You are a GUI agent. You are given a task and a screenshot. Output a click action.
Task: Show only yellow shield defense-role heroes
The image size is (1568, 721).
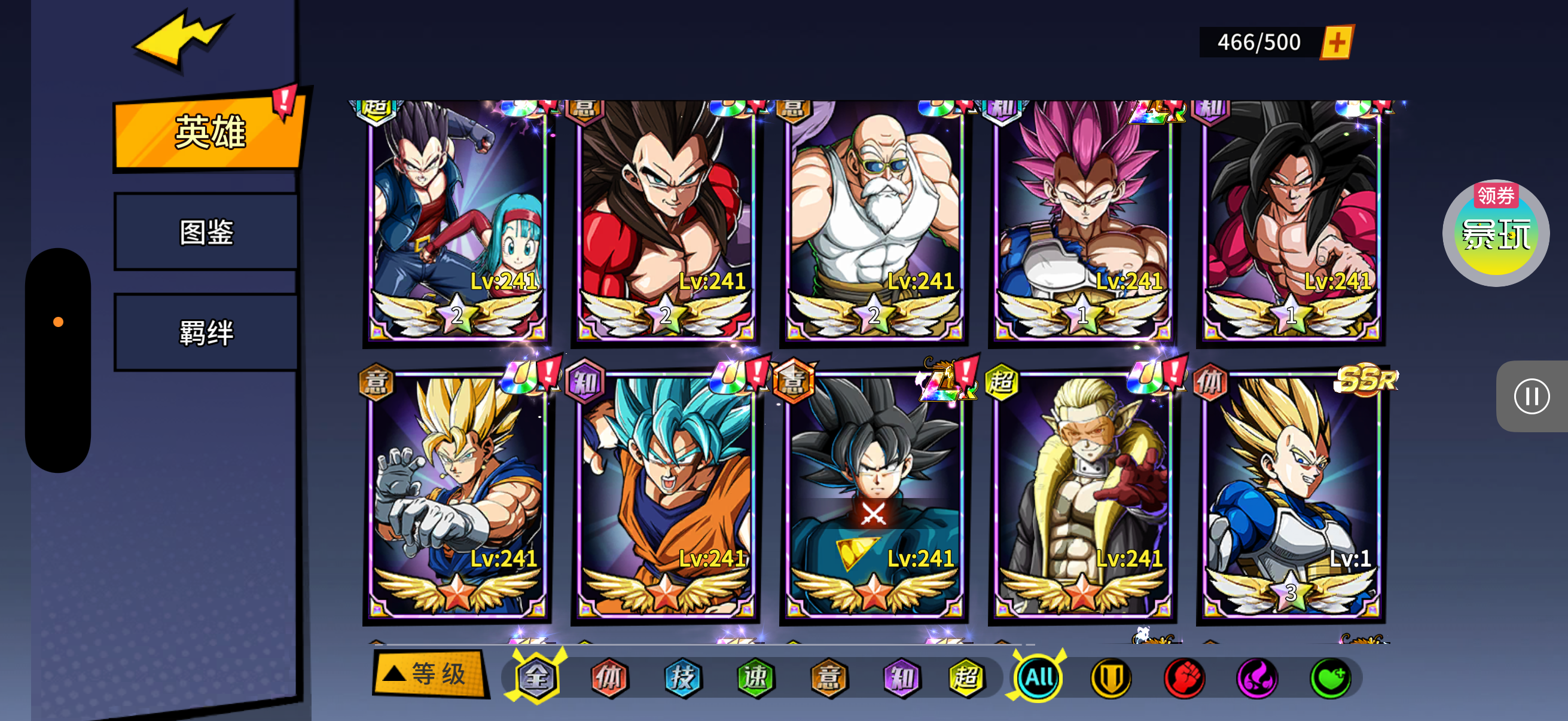(x=1111, y=677)
